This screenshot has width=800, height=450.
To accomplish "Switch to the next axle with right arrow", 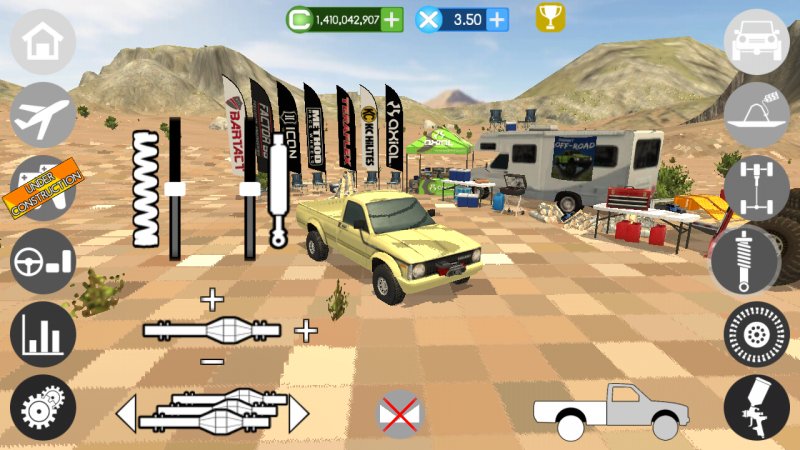I will pos(298,413).
